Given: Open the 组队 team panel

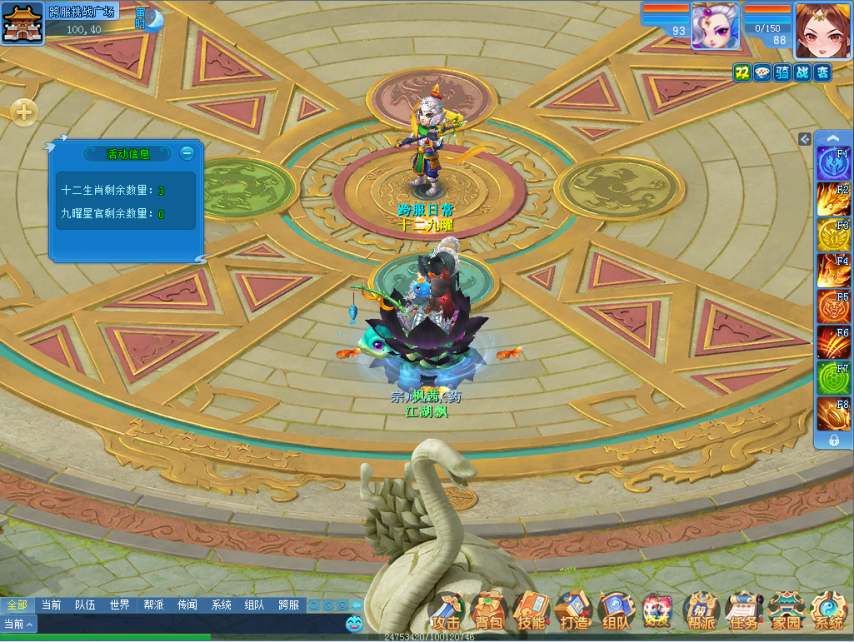Looking at the screenshot, I should tap(616, 609).
